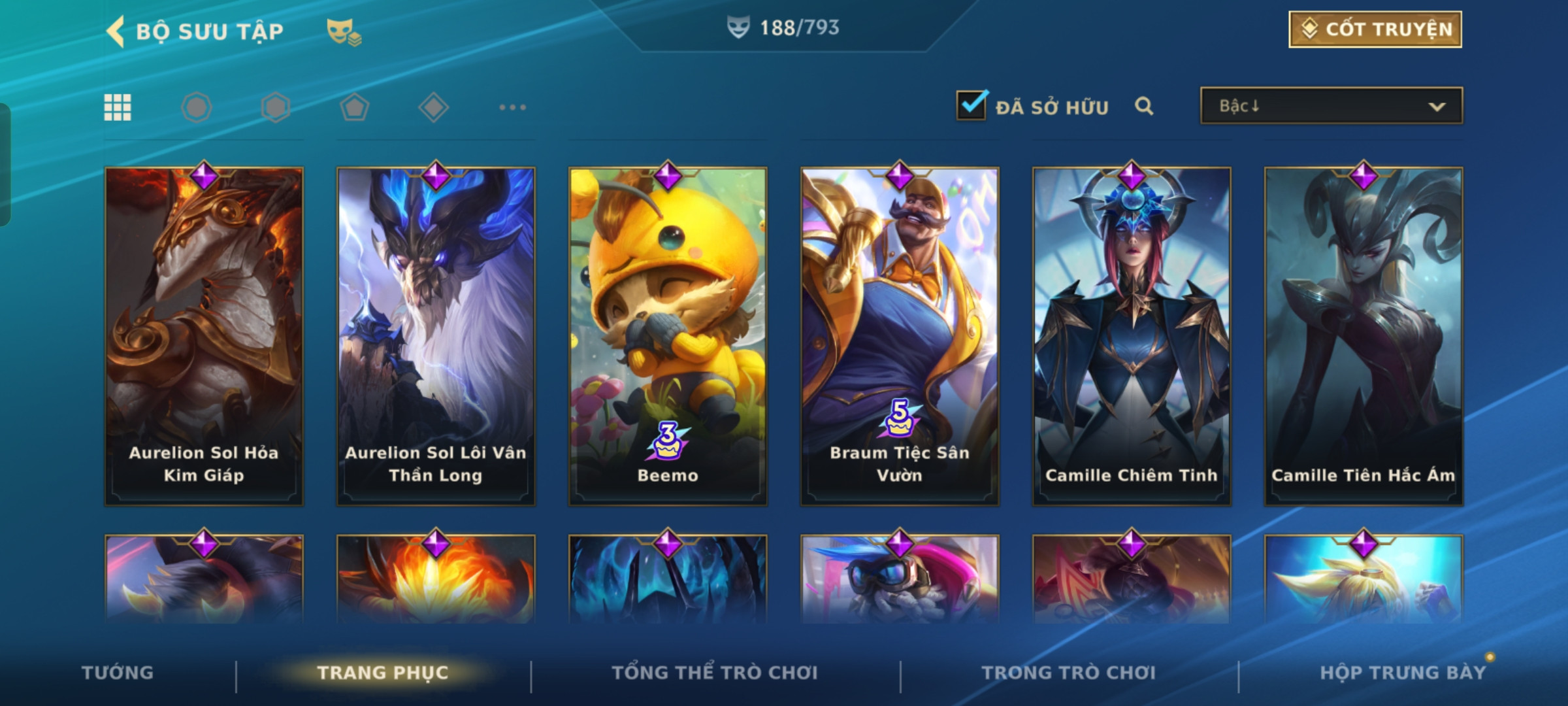Show more filters via three dots
Image resolution: width=1568 pixels, height=706 pixels.
click(x=512, y=107)
